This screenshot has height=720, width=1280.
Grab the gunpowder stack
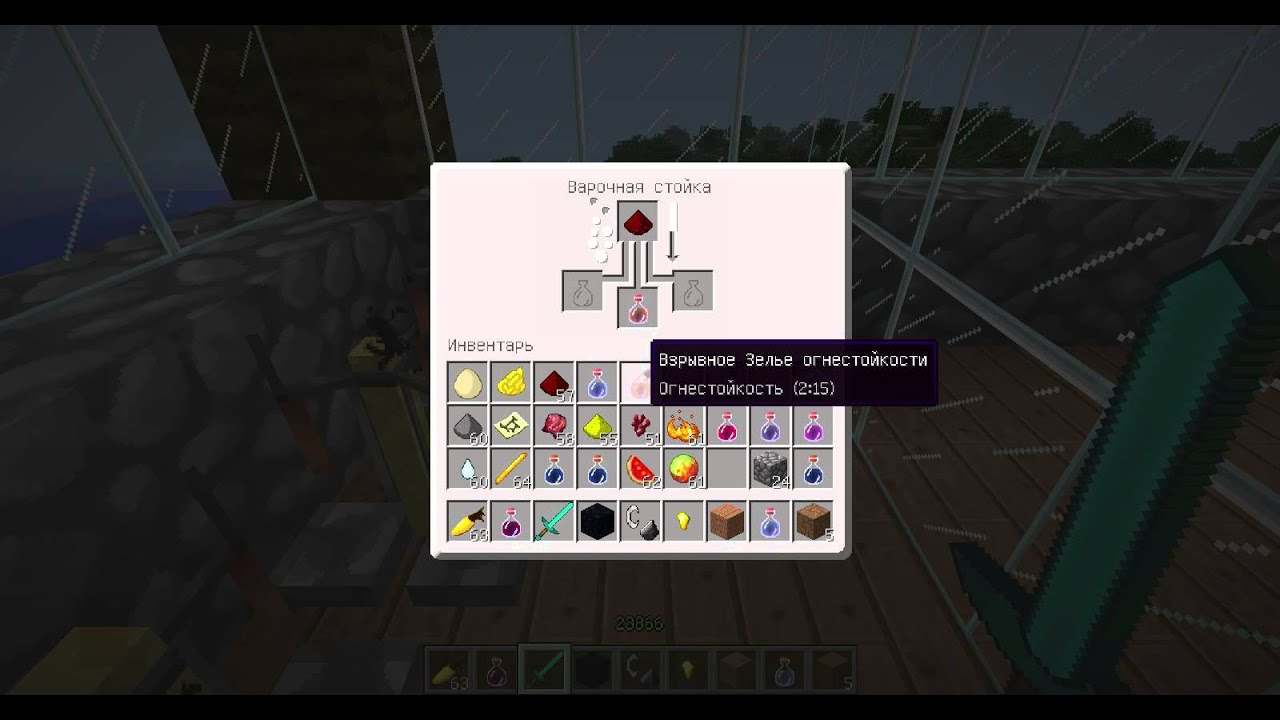[467, 425]
